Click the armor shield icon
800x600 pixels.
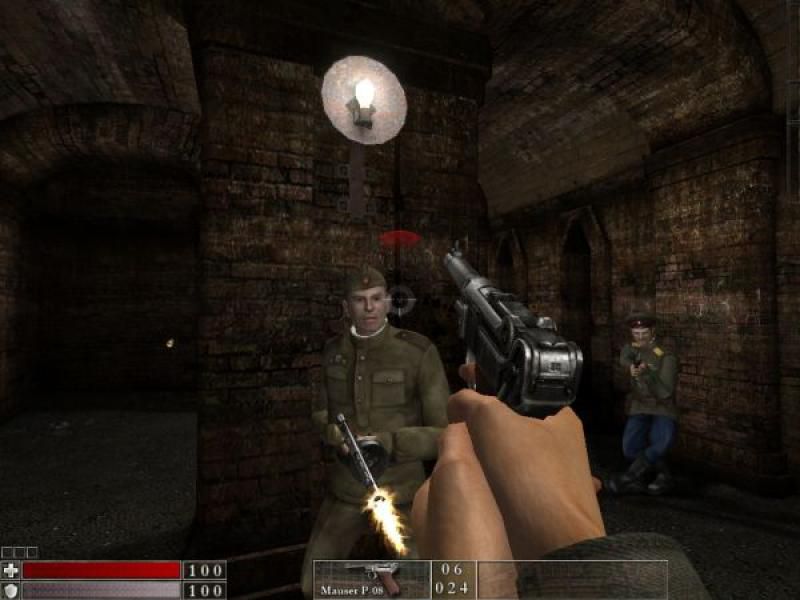[x=11, y=590]
